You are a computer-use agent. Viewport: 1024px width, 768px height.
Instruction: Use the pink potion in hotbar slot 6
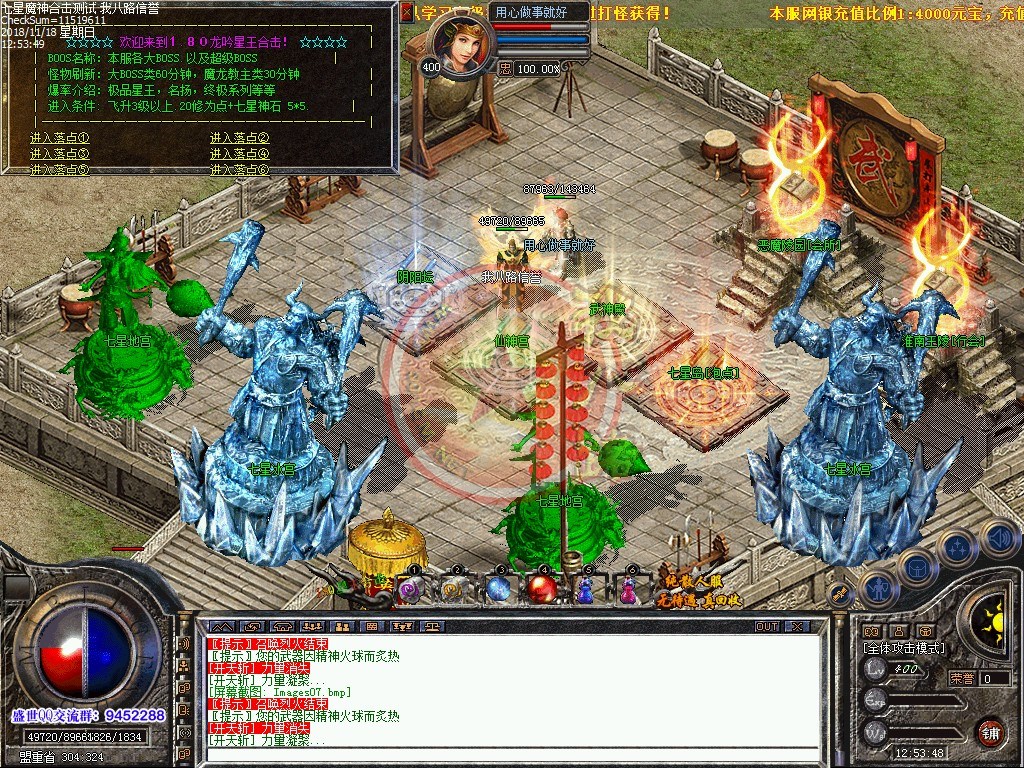click(629, 591)
